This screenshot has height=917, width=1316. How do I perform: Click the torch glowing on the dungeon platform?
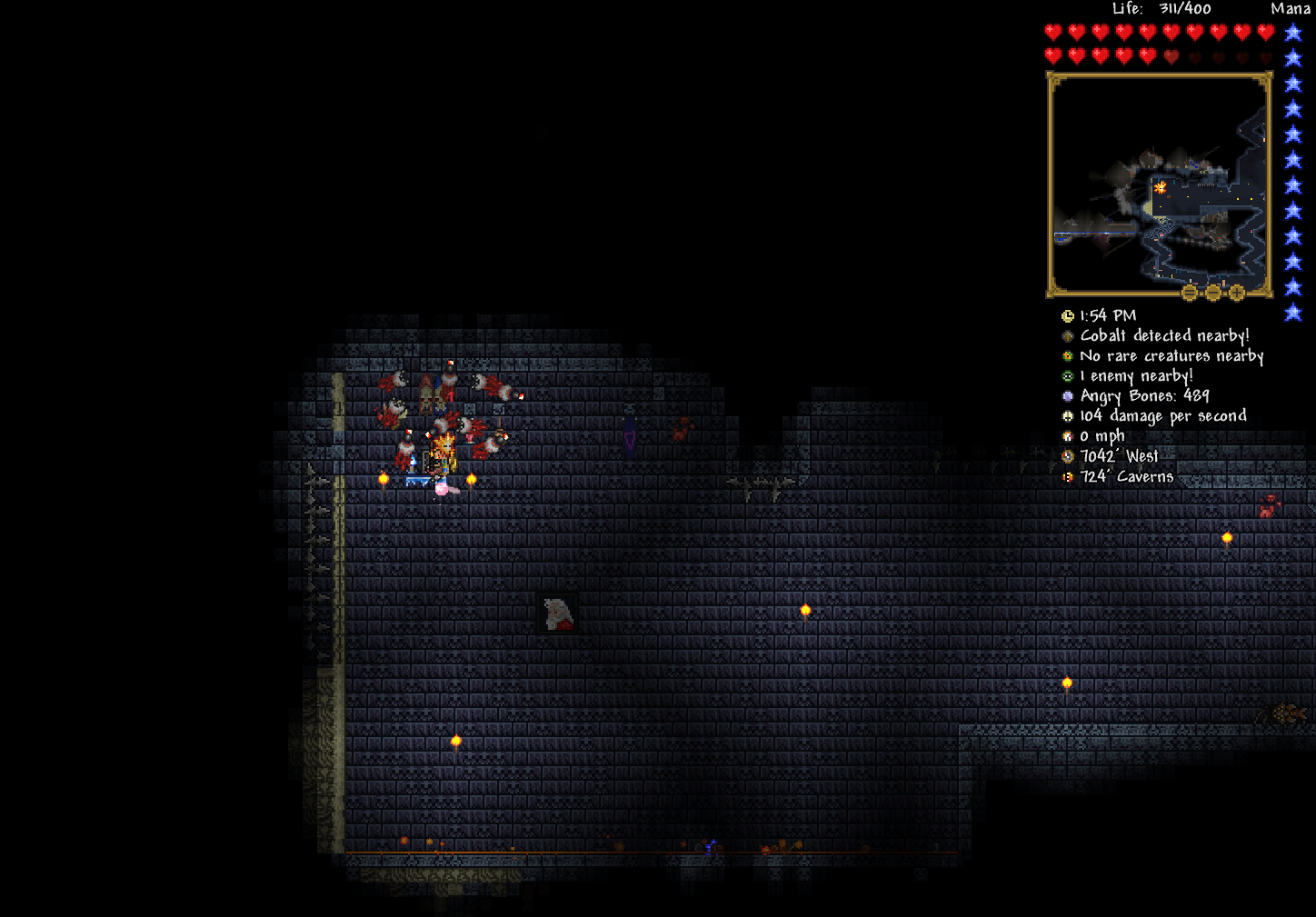click(x=472, y=477)
